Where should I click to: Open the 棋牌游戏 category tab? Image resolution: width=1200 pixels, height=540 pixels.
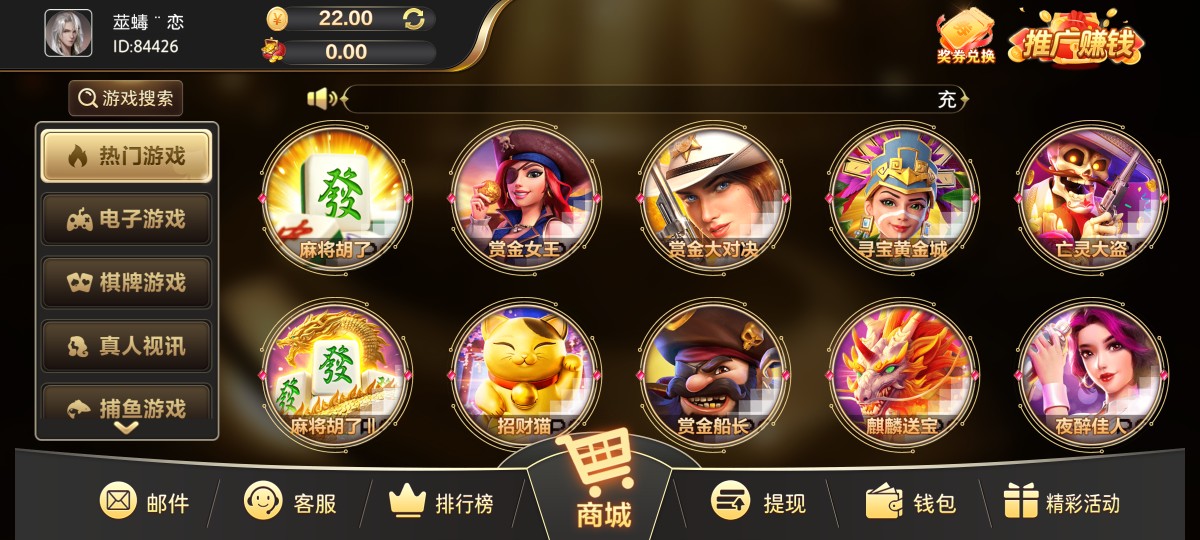tap(126, 283)
